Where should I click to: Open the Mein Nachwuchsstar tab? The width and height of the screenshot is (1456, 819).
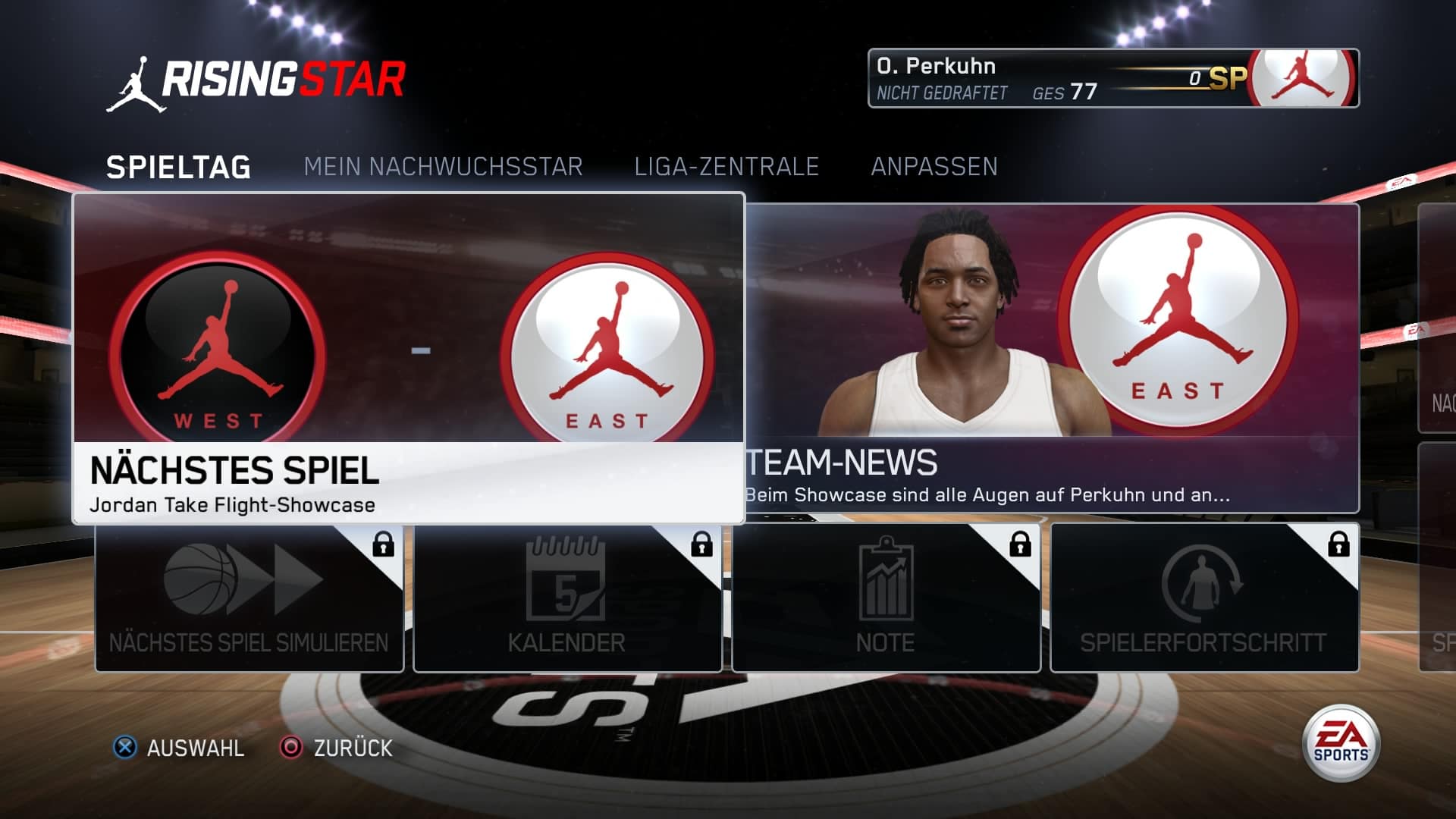(x=443, y=167)
